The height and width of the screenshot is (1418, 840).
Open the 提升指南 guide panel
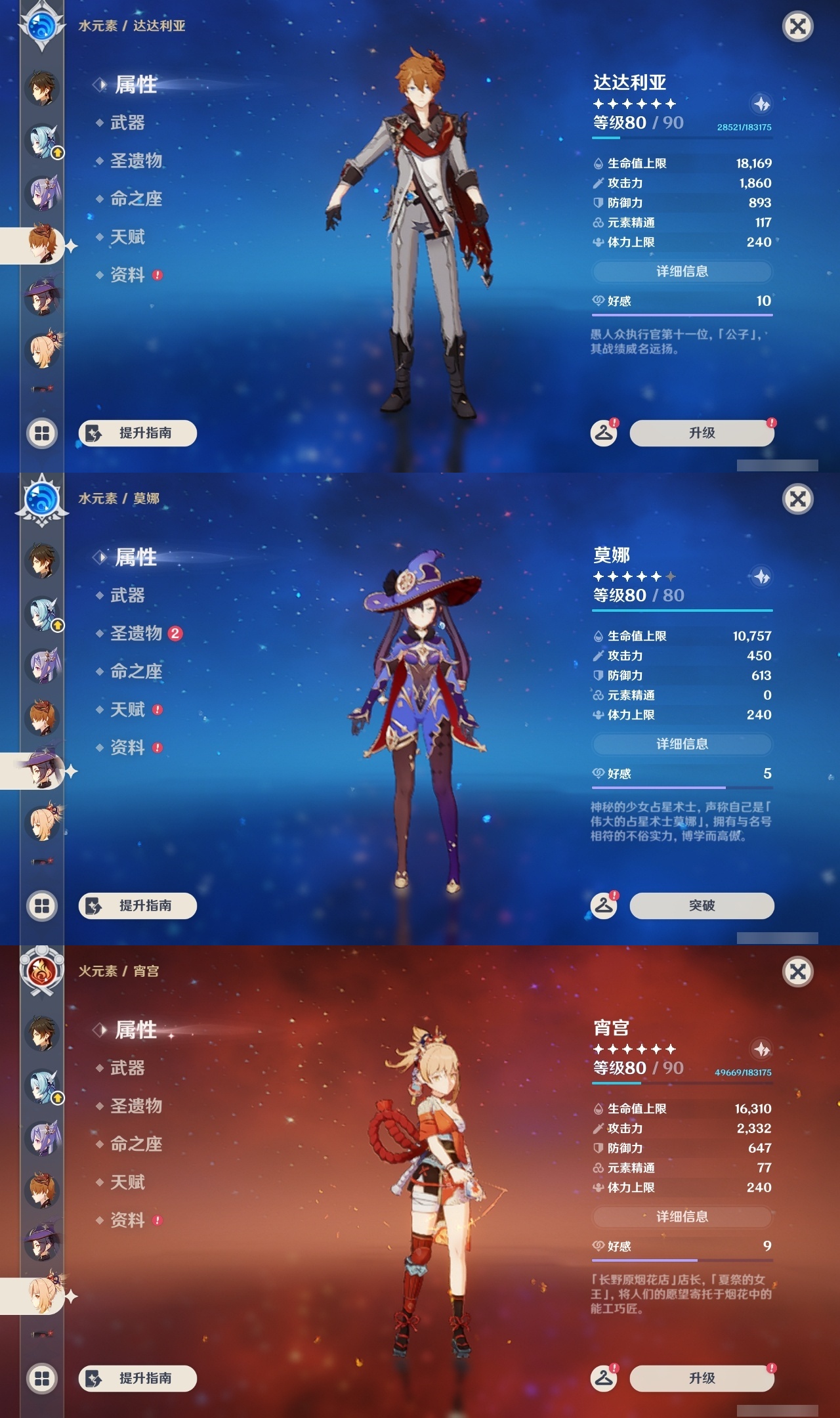tap(136, 433)
